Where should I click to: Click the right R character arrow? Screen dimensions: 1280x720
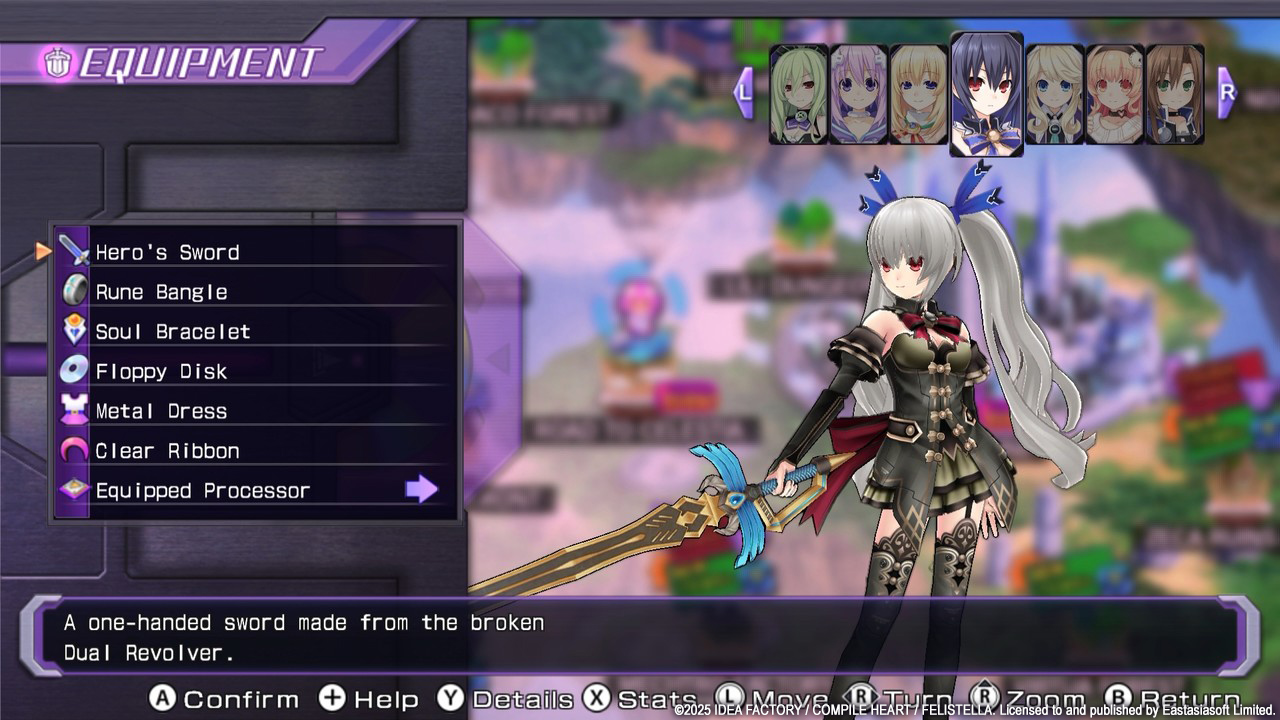(x=1227, y=92)
